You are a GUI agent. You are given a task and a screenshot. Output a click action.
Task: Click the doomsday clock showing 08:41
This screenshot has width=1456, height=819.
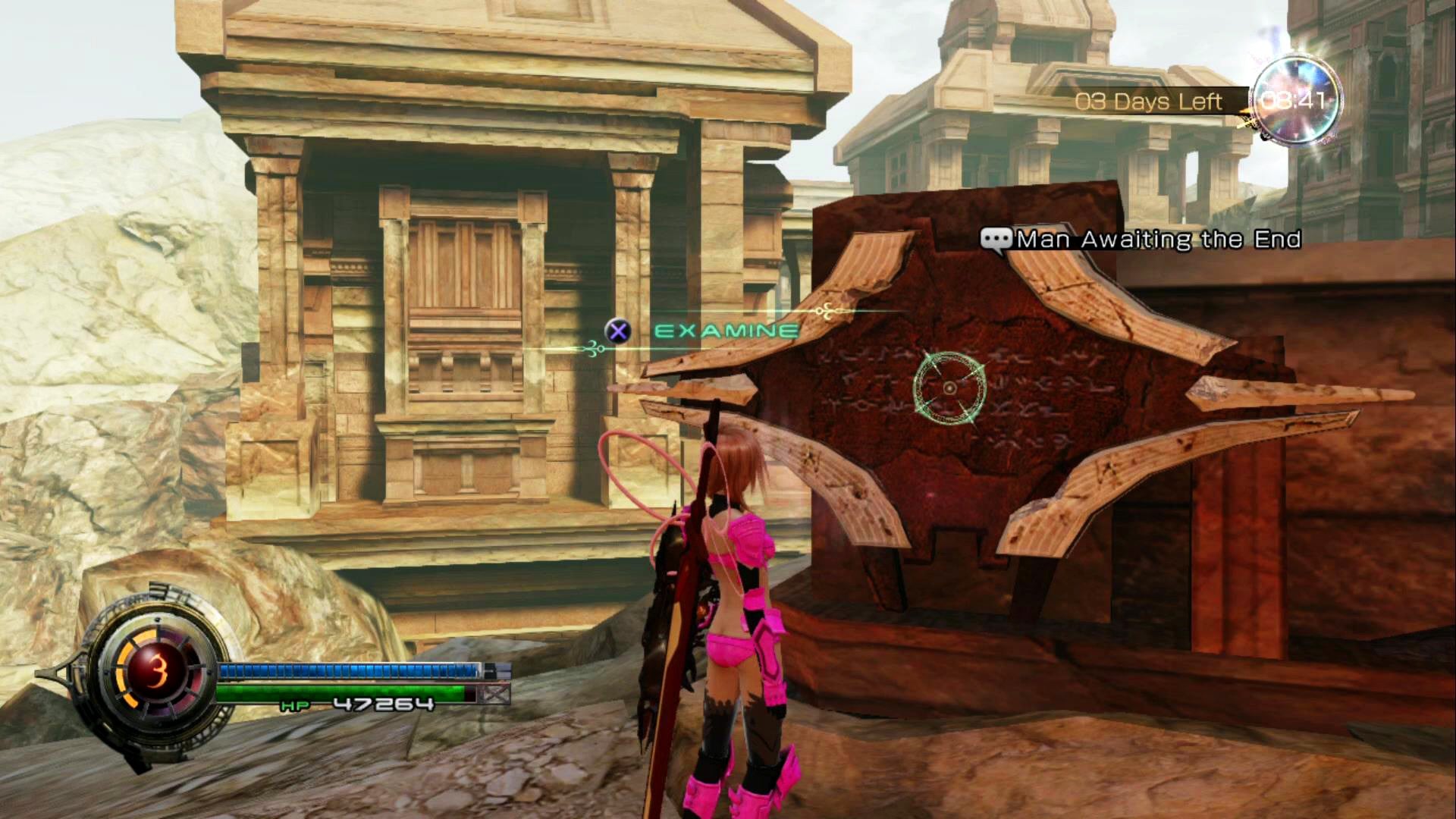(x=1294, y=100)
